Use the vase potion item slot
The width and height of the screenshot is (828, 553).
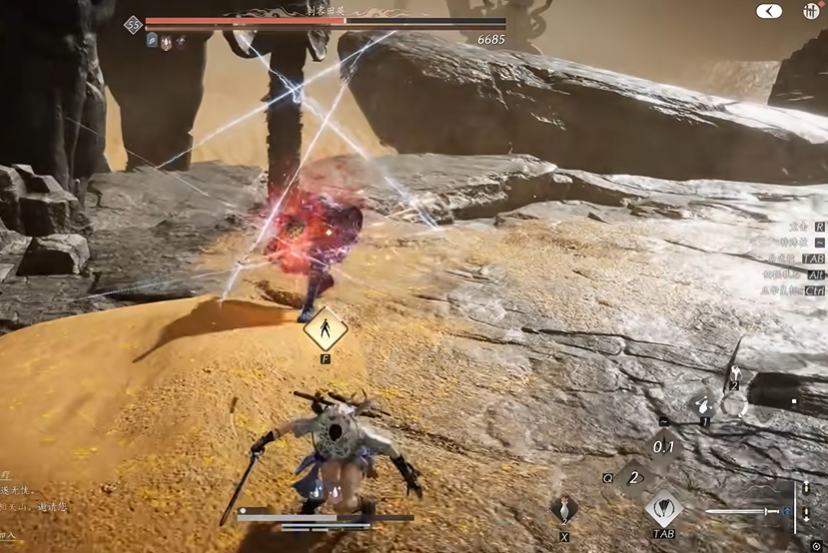click(x=565, y=509)
